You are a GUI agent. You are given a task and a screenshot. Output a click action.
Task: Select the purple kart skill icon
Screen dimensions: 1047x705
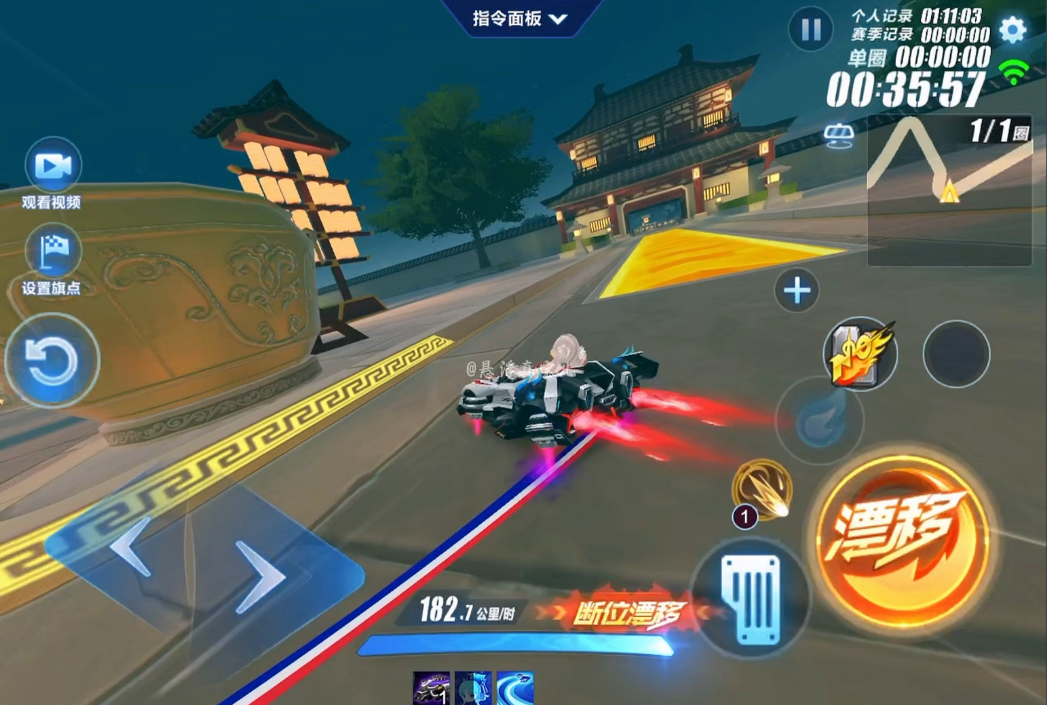[x=432, y=688]
